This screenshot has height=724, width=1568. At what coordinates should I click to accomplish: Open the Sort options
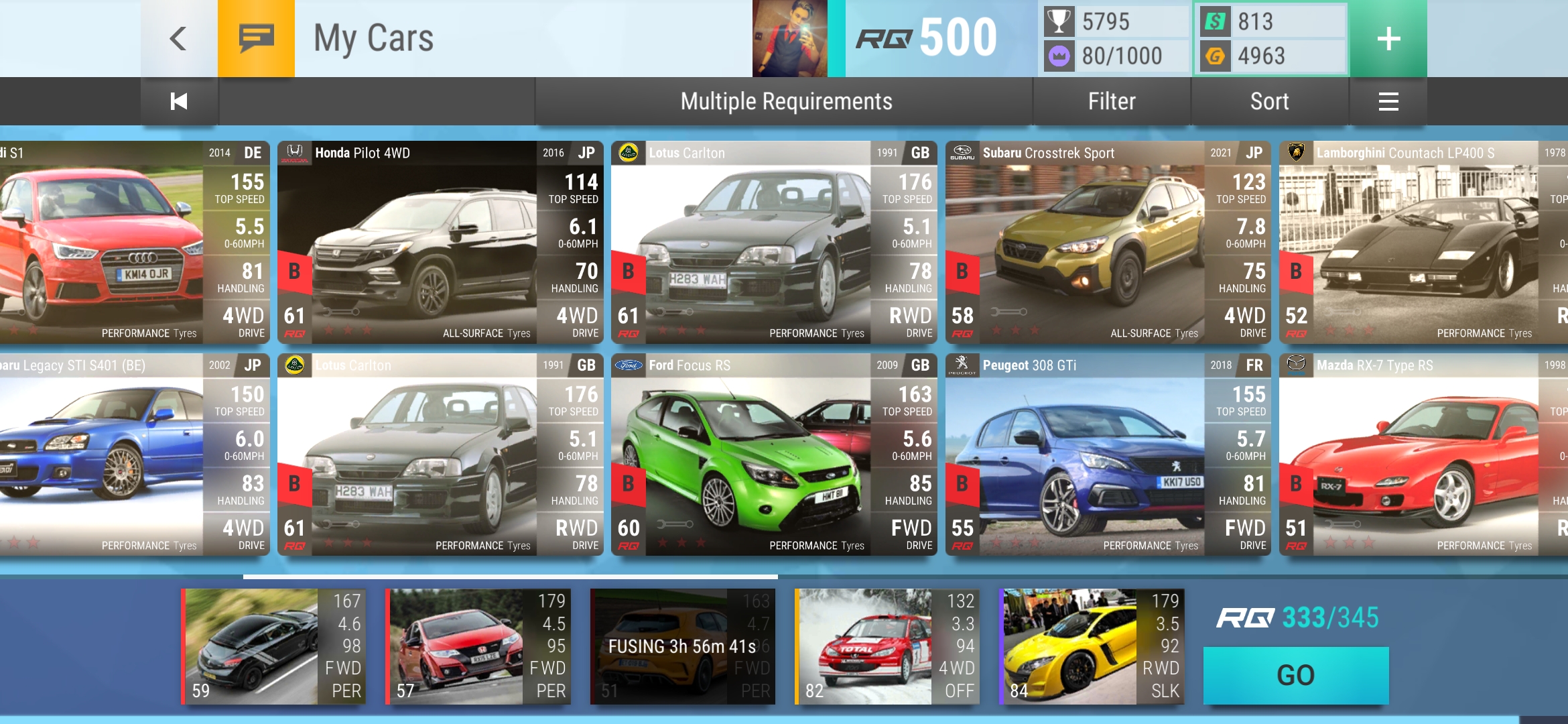point(1269,101)
